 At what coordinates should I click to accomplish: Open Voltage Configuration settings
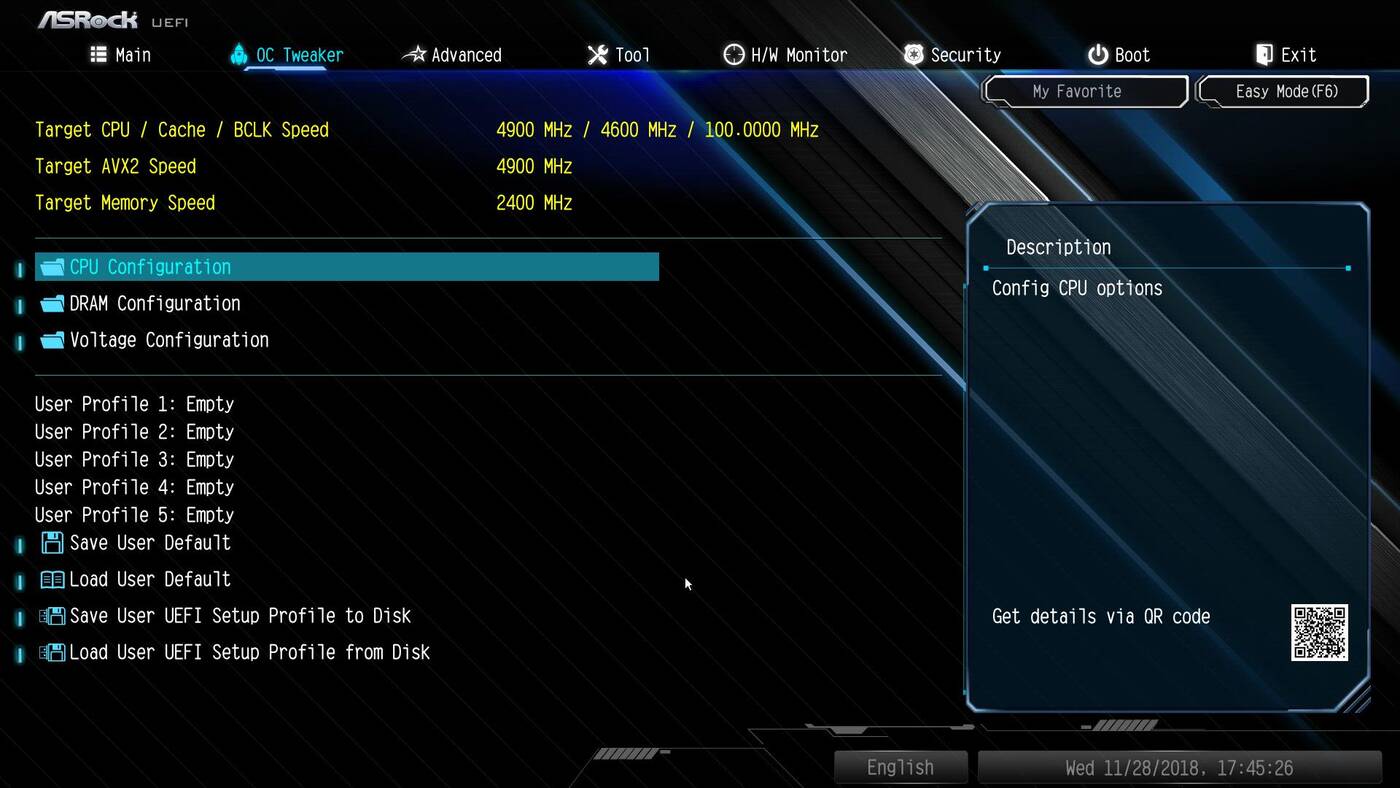point(168,340)
